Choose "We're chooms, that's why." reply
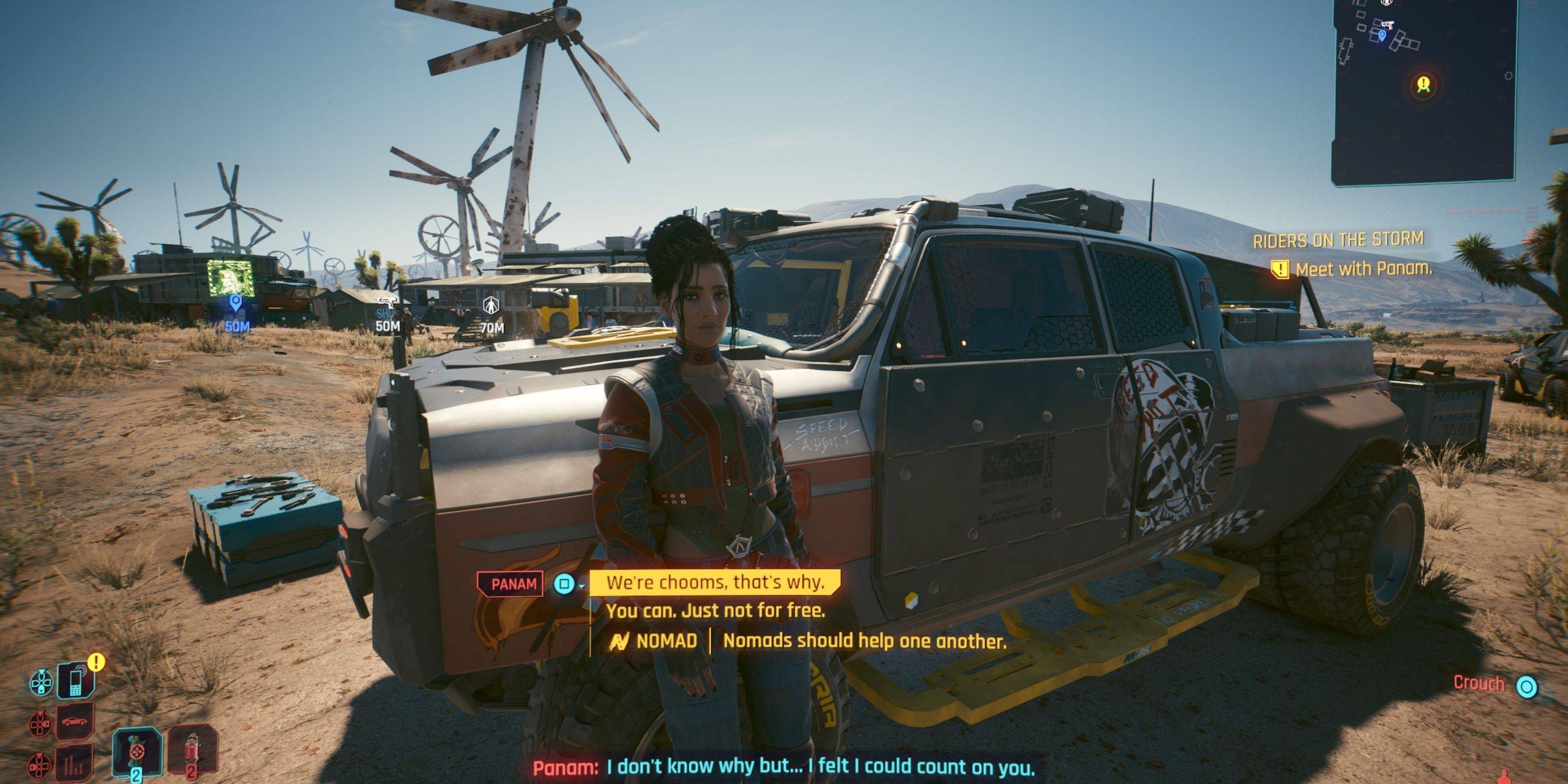Screen dimensions: 1568x784 (x=715, y=583)
